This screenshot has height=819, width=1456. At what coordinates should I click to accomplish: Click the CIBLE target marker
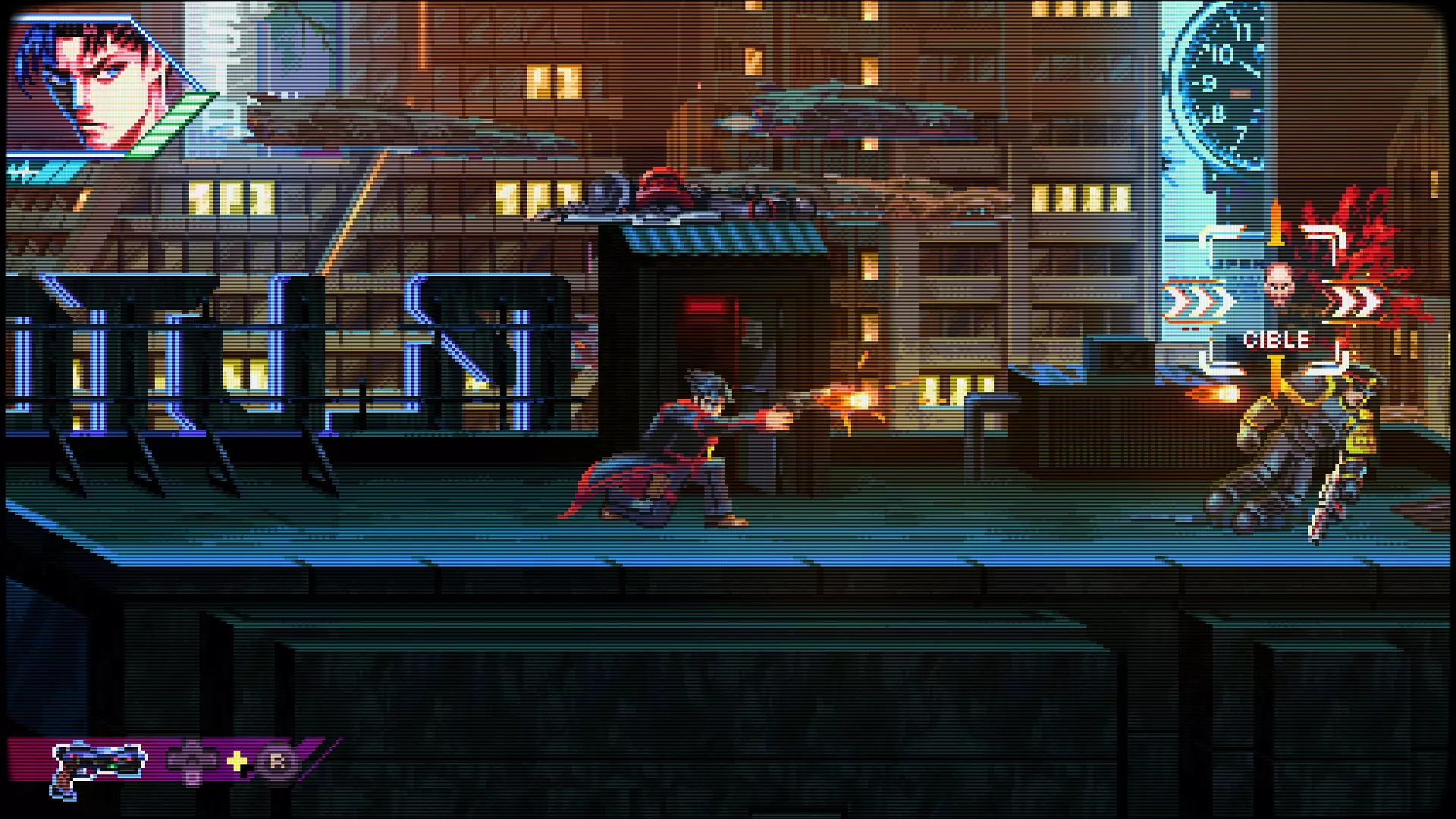(x=1276, y=340)
